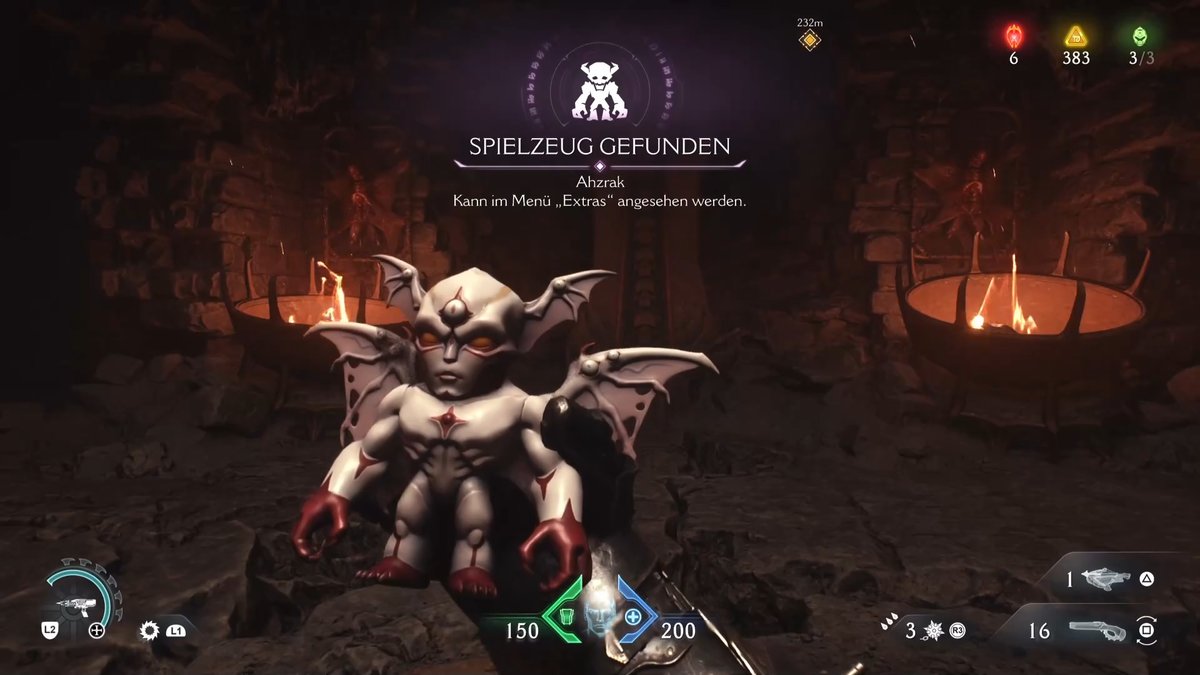Click the yellow gold triangle icon
The image size is (1200, 675).
pos(1075,37)
